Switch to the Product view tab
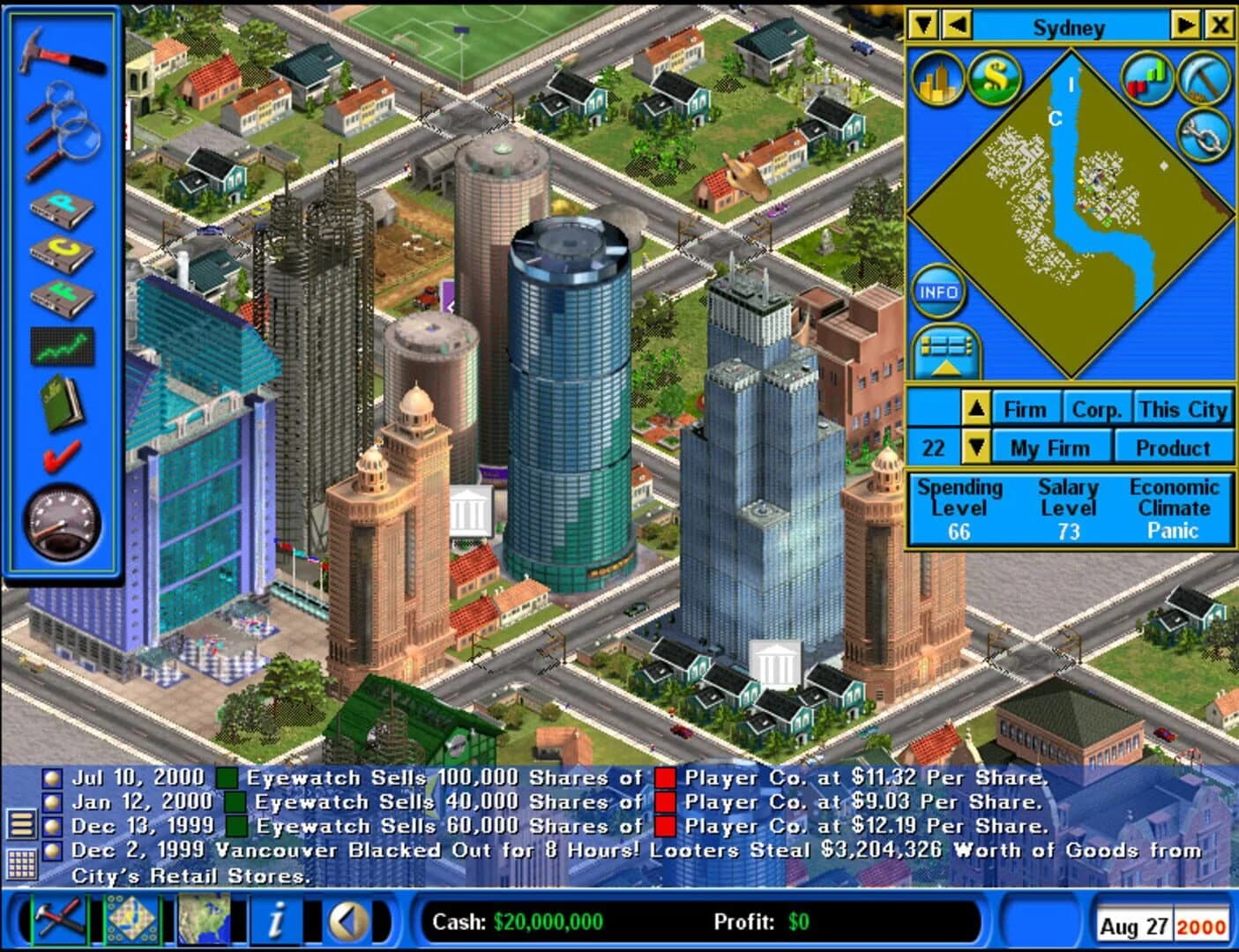 pos(1174,447)
